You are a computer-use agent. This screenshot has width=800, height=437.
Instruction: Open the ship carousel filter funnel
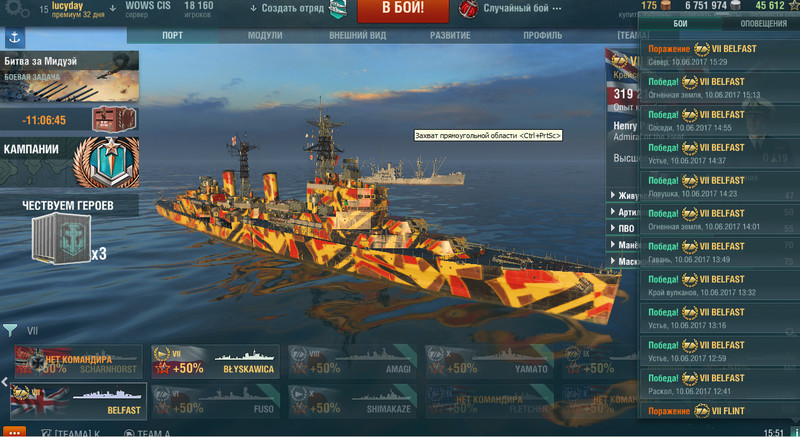9,330
